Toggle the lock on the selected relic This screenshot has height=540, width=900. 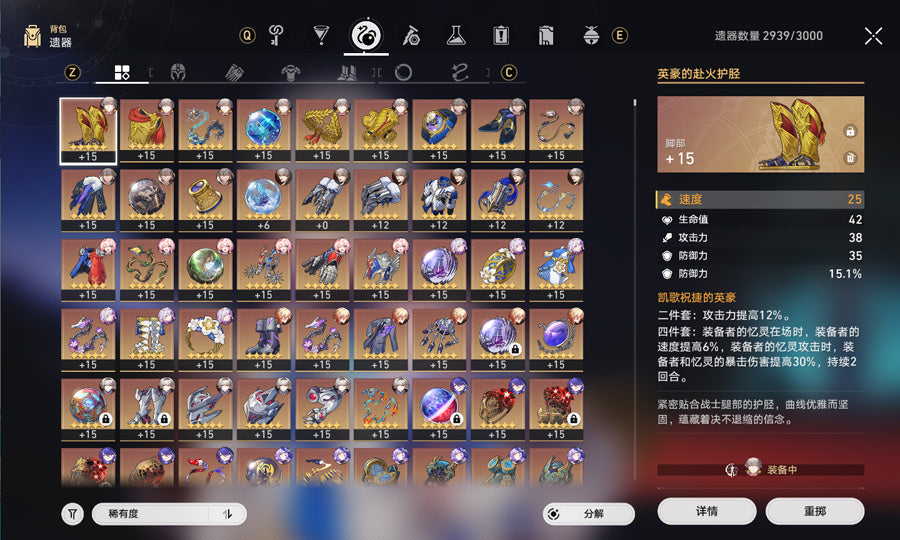point(850,131)
